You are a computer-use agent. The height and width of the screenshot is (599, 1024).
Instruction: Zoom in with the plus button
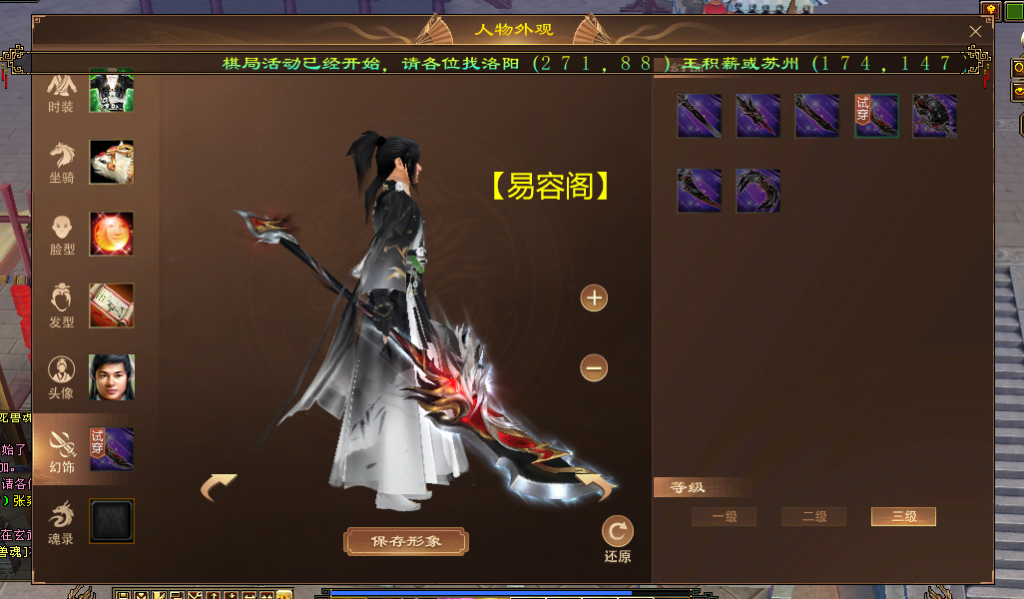[594, 298]
